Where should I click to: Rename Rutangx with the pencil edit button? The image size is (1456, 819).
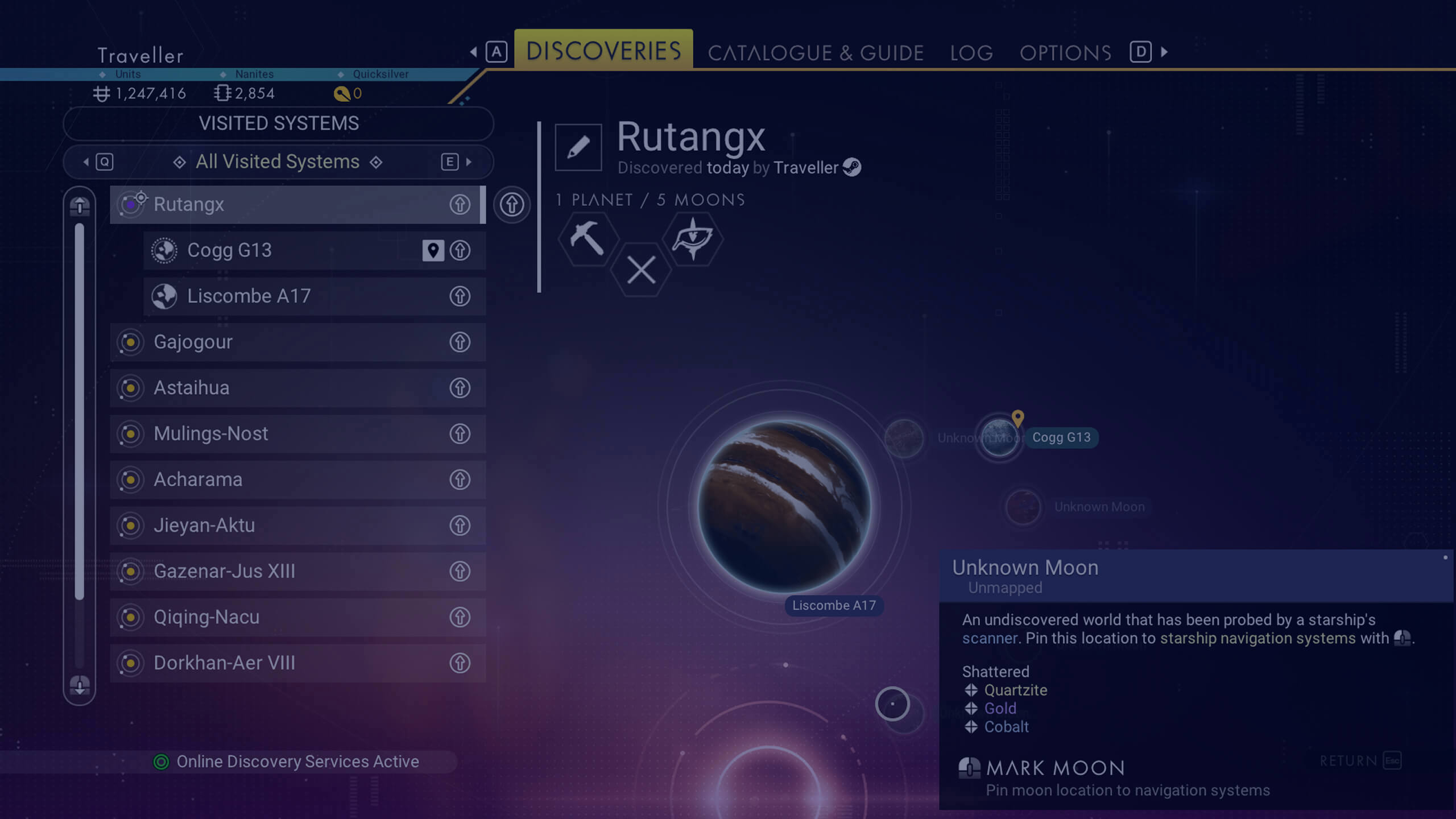(578, 147)
